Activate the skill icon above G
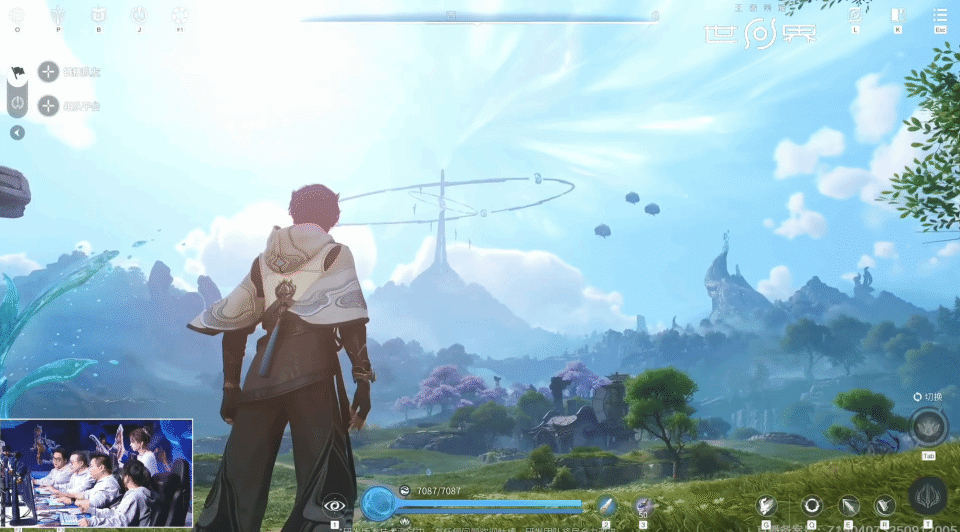 767,506
